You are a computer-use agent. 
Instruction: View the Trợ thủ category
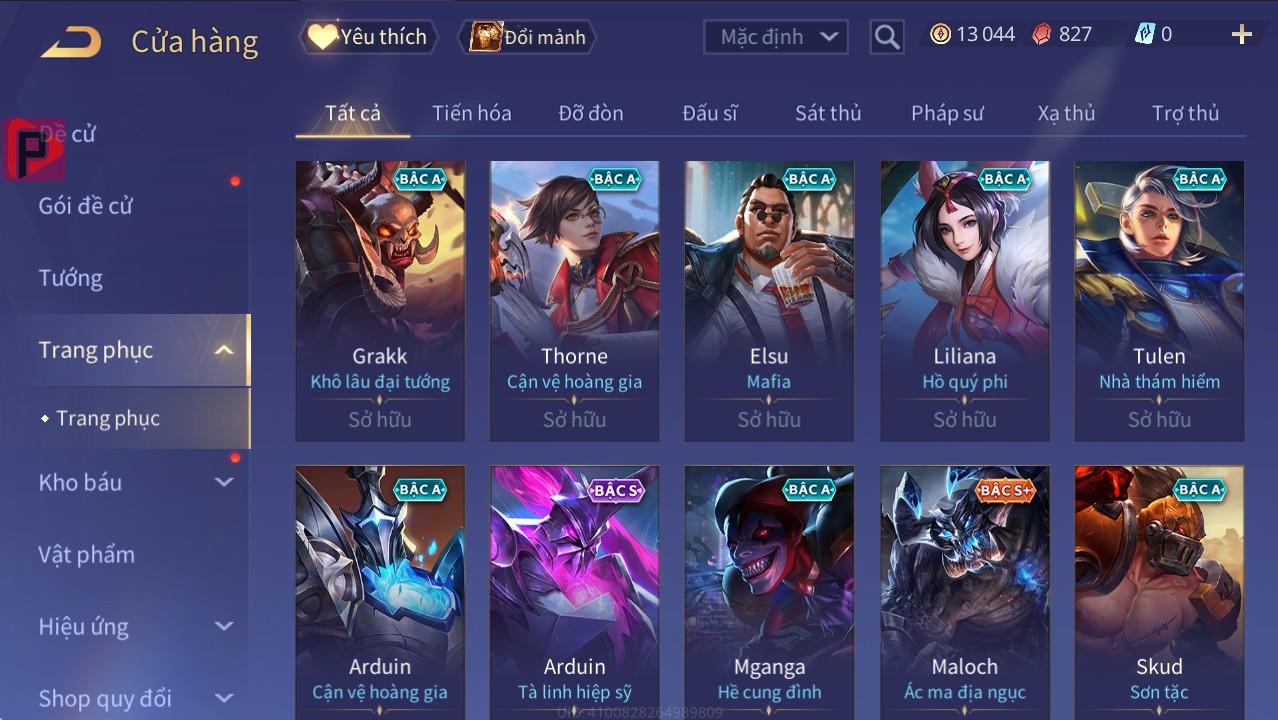coord(1185,113)
